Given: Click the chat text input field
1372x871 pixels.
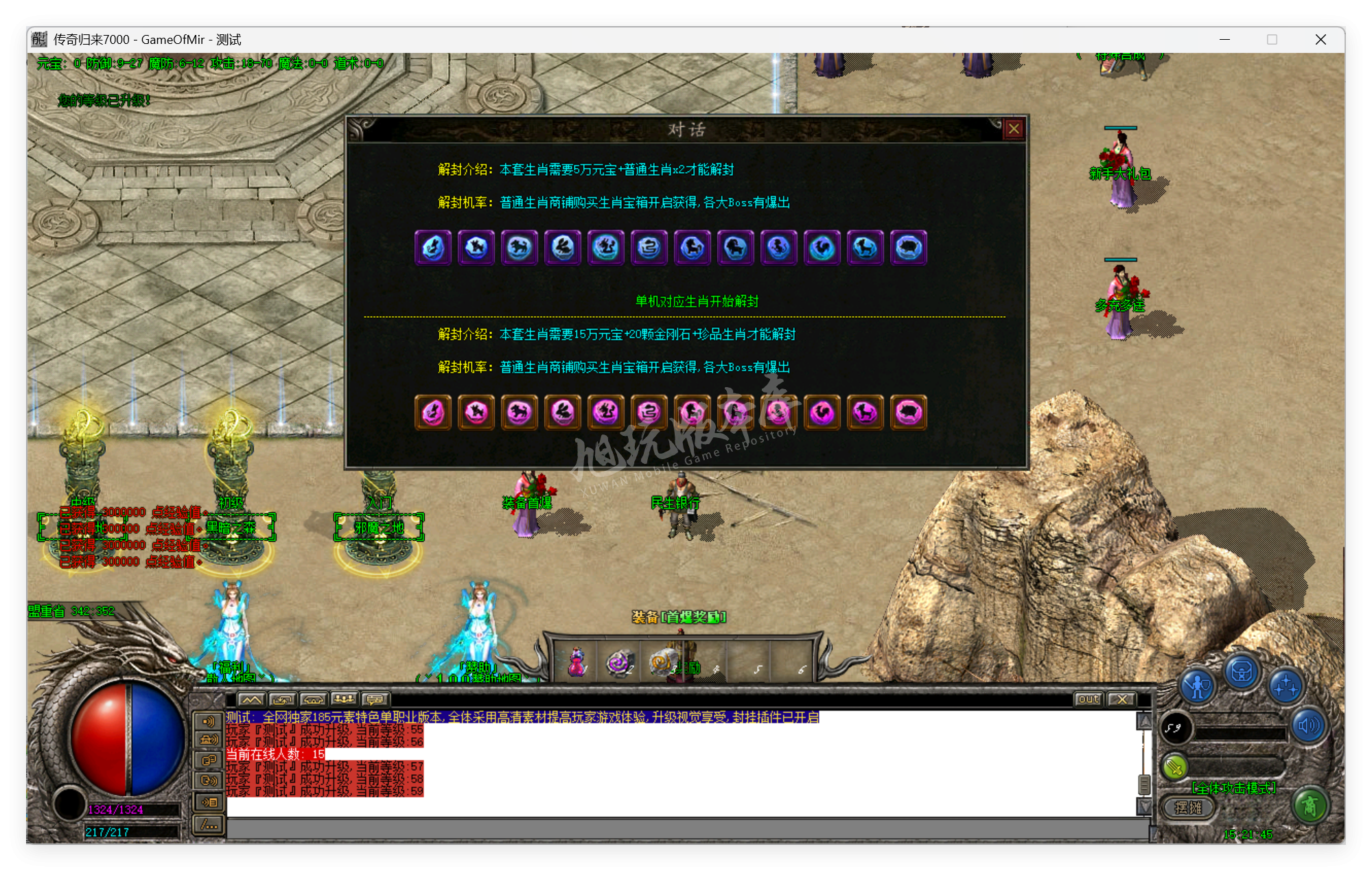Looking at the screenshot, I should pyautogui.click(x=686, y=829).
